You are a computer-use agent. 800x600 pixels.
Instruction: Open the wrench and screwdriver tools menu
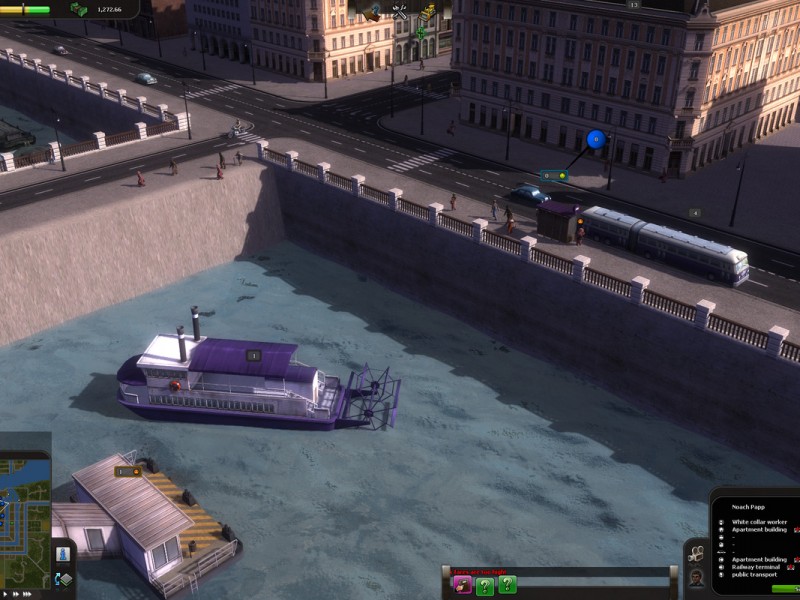click(400, 12)
